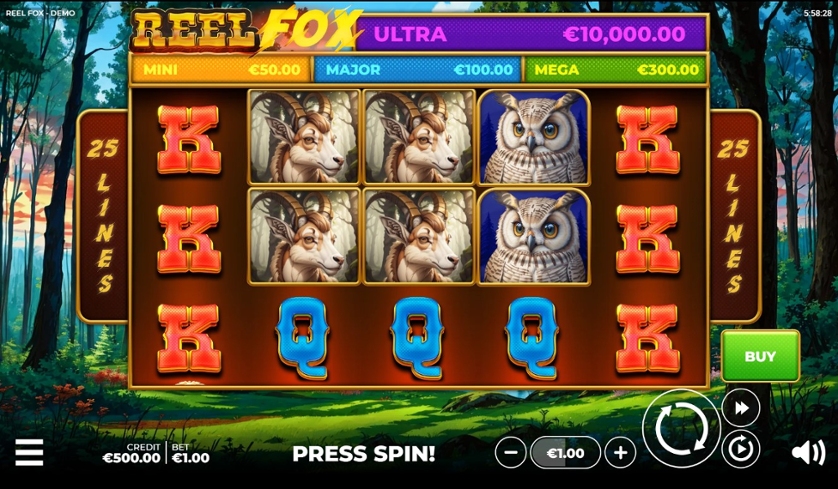838x489 pixels.
Task: Start autoplay with the circular play icon
Action: pyautogui.click(x=741, y=450)
